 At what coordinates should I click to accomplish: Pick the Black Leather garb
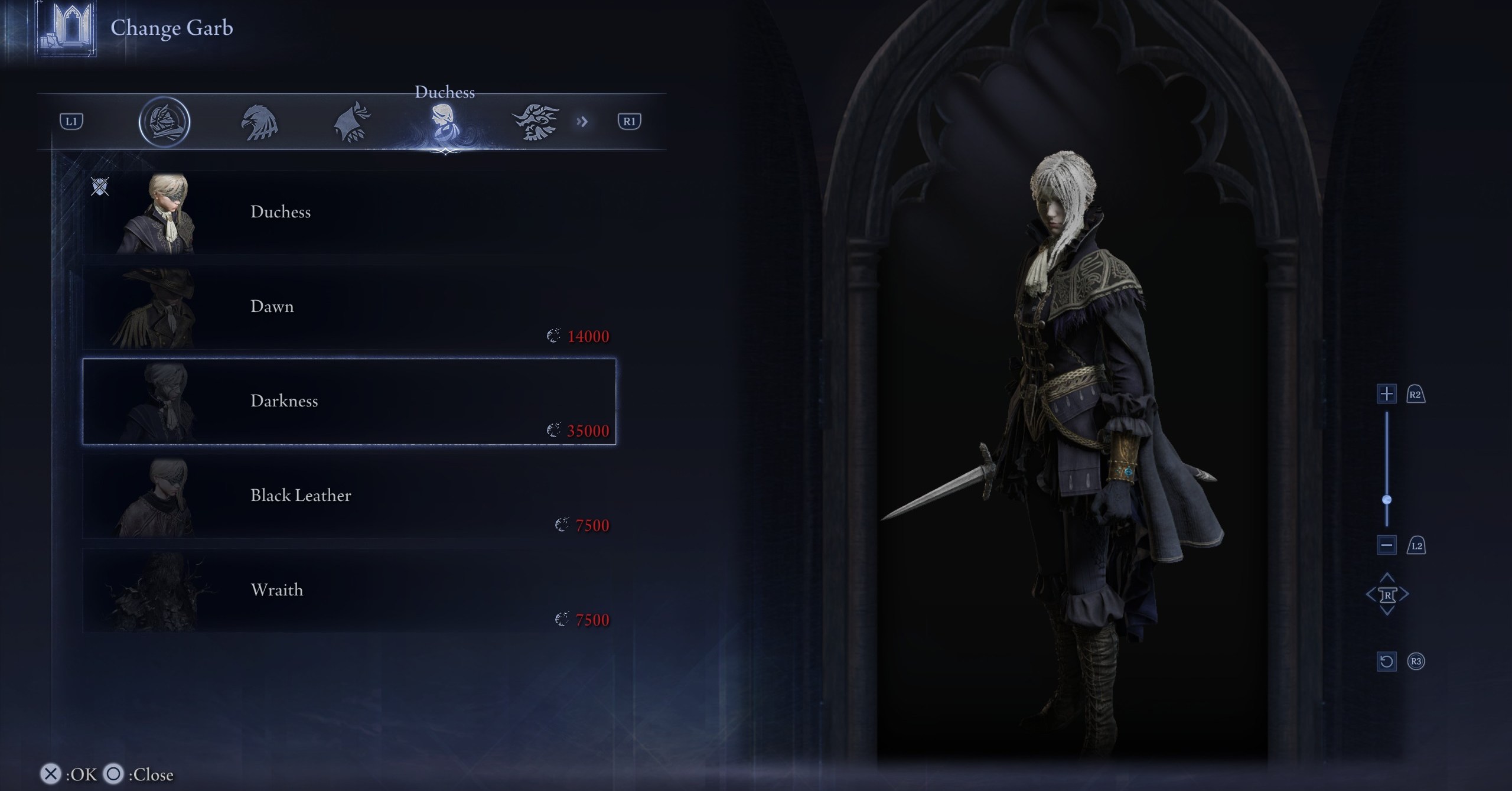click(x=348, y=496)
